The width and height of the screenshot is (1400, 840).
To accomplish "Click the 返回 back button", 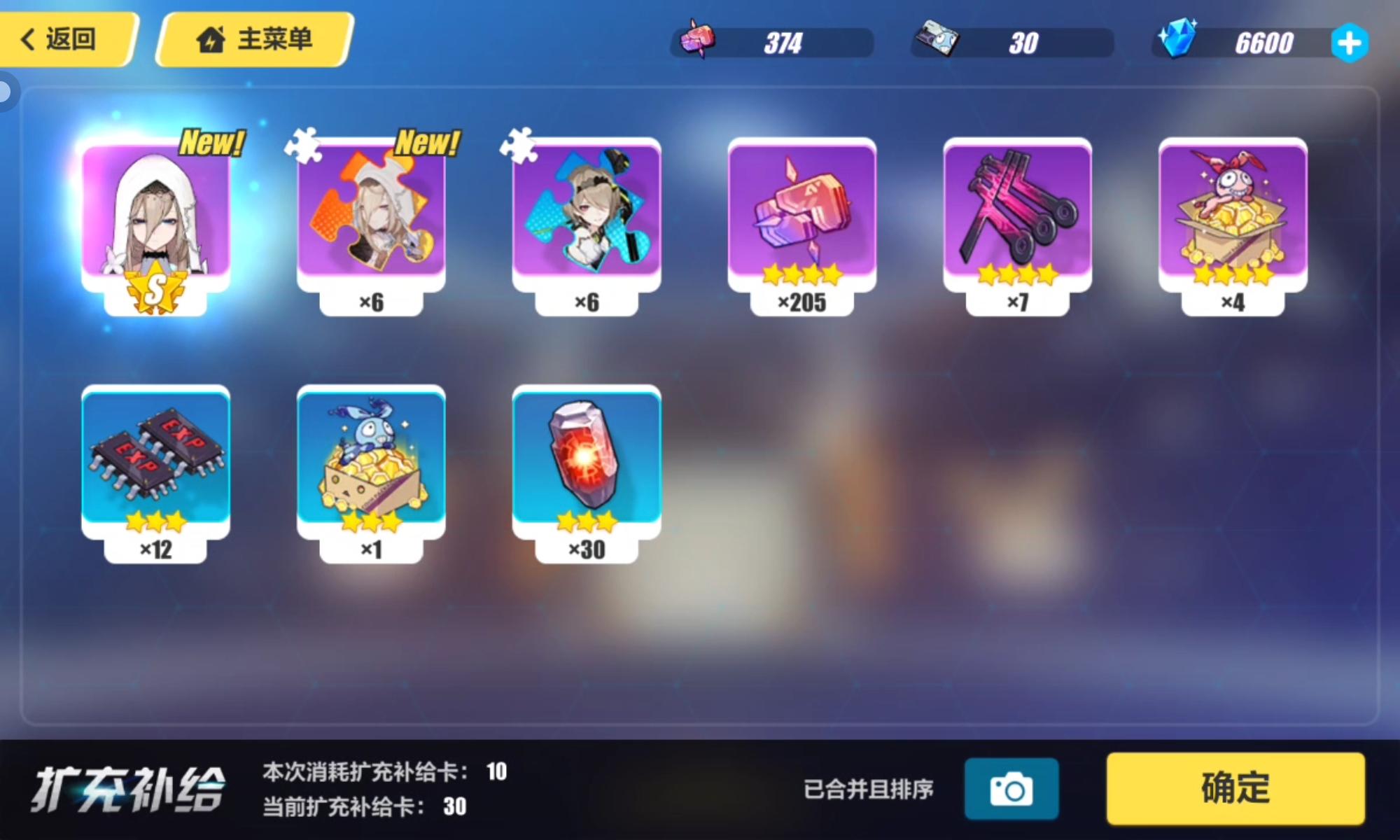I will tap(66, 40).
